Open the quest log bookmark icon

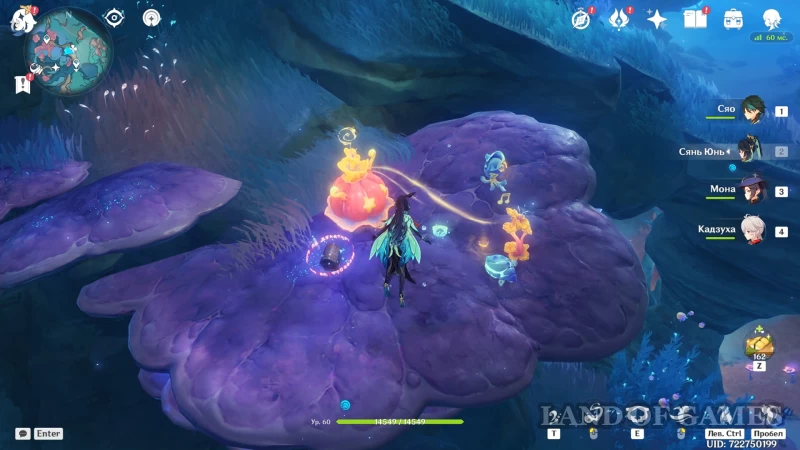click(23, 85)
